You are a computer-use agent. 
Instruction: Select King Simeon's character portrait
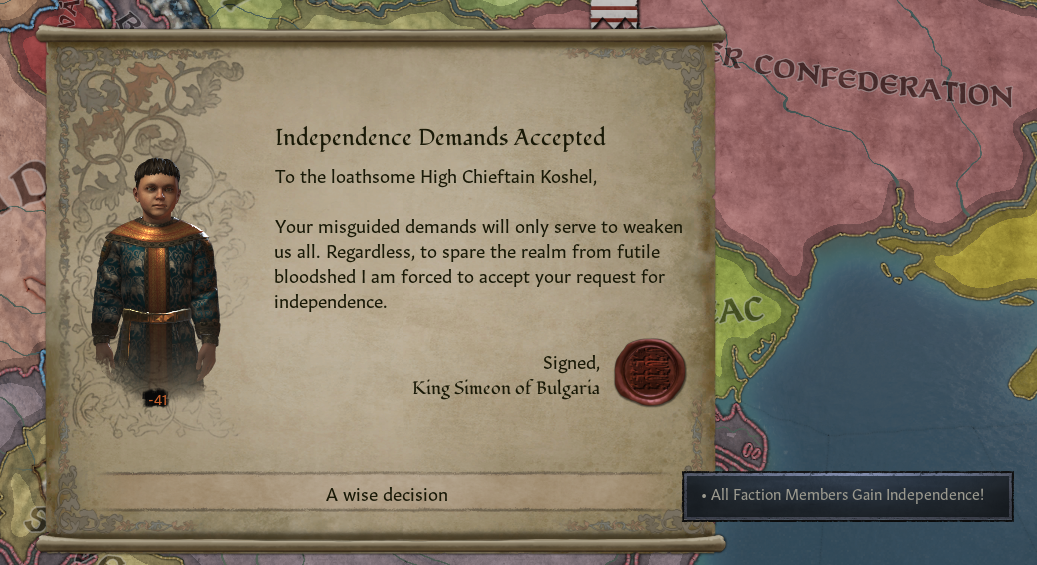tap(155, 281)
